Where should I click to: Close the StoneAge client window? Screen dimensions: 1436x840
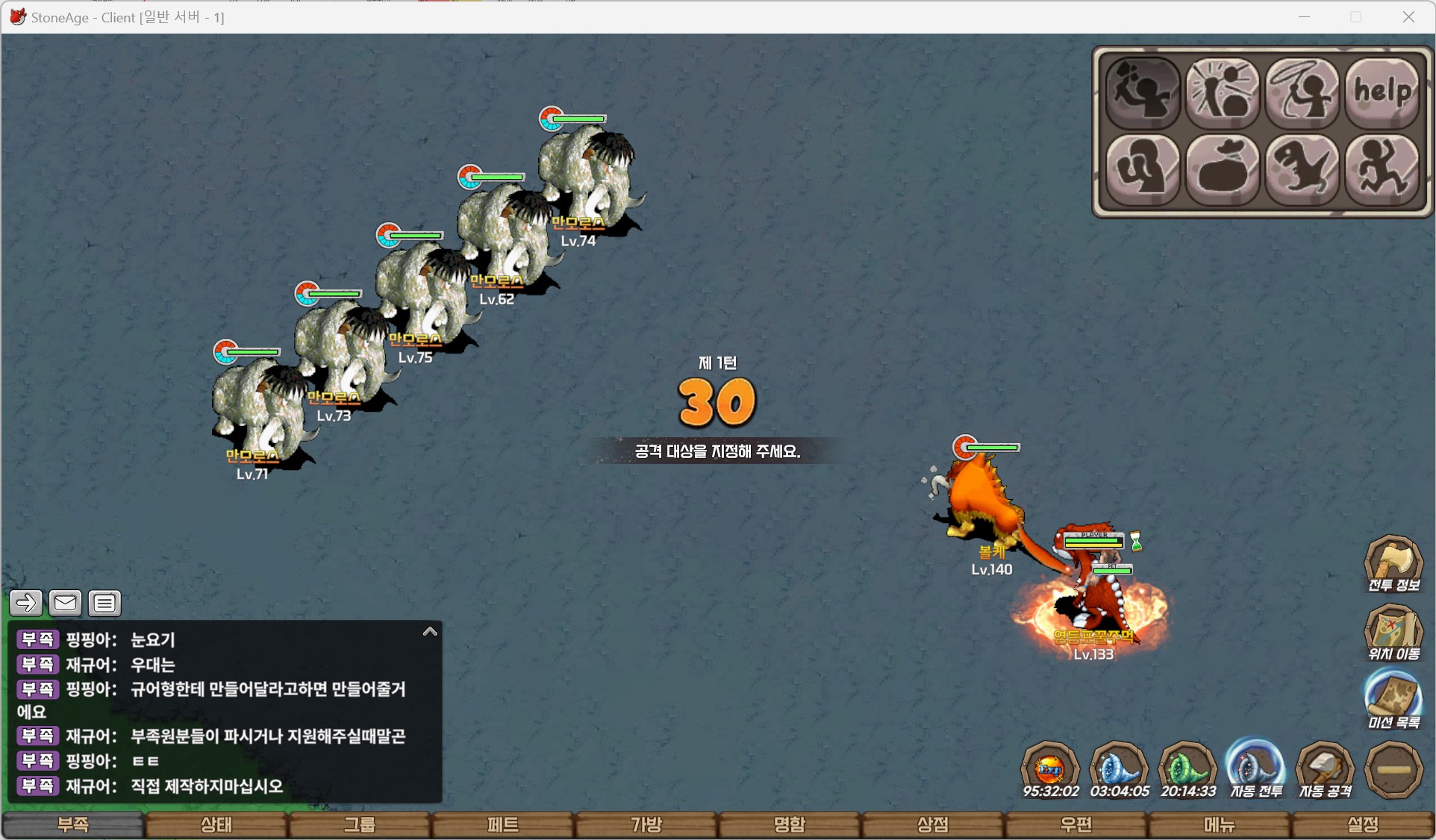(1408, 17)
